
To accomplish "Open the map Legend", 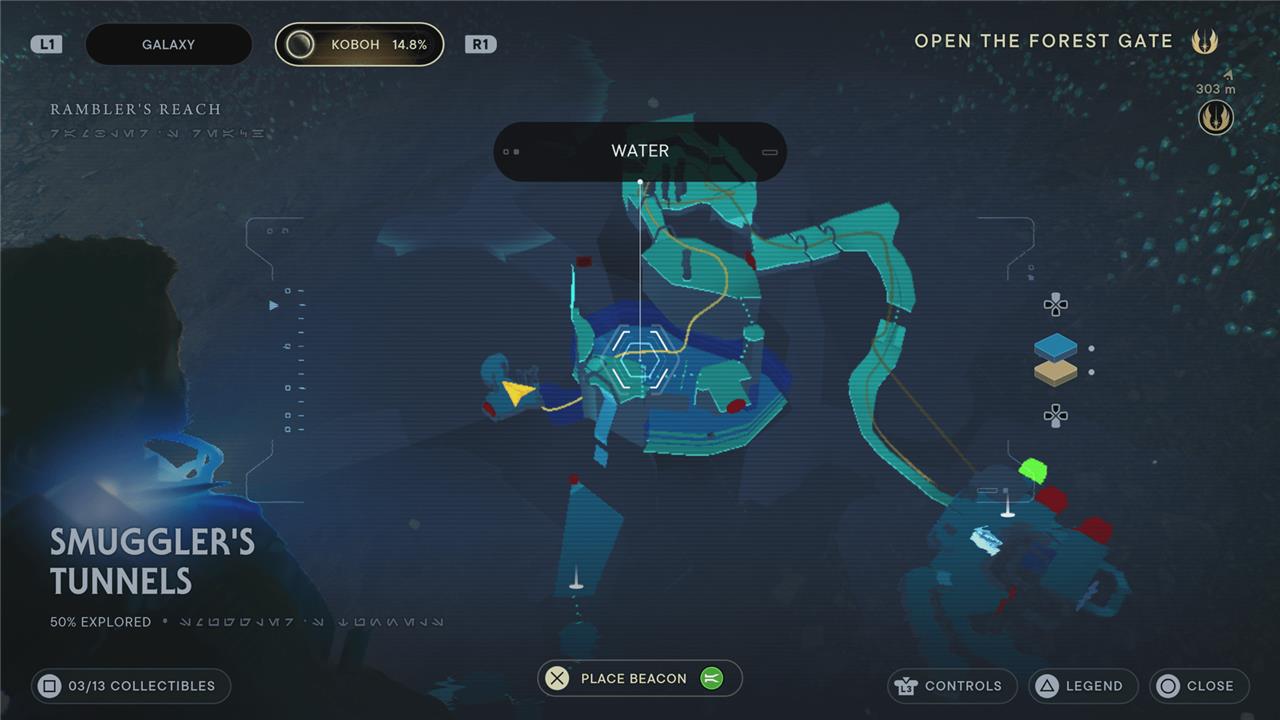I will [x=1082, y=686].
